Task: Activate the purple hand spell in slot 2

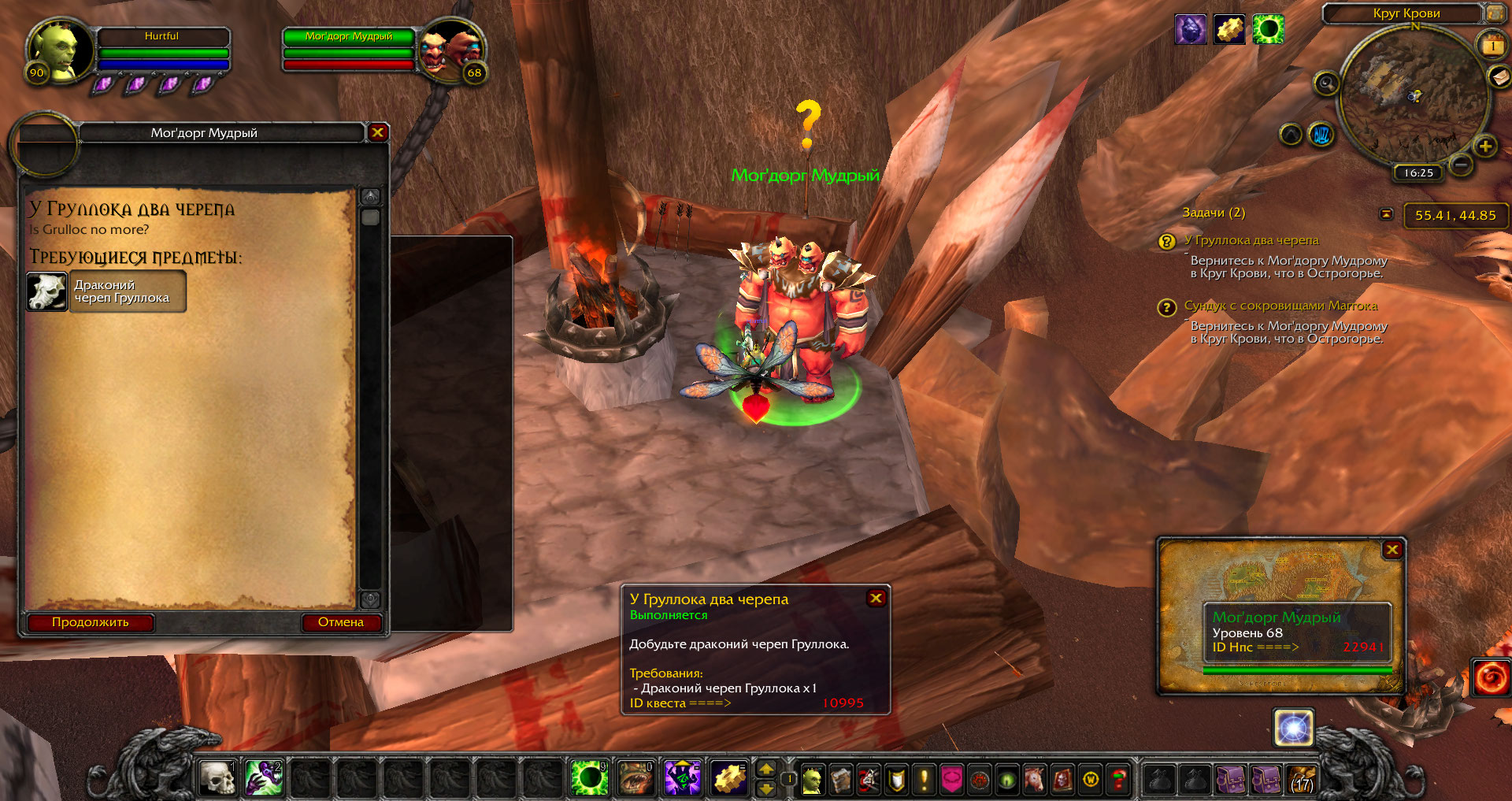Action: [264, 778]
